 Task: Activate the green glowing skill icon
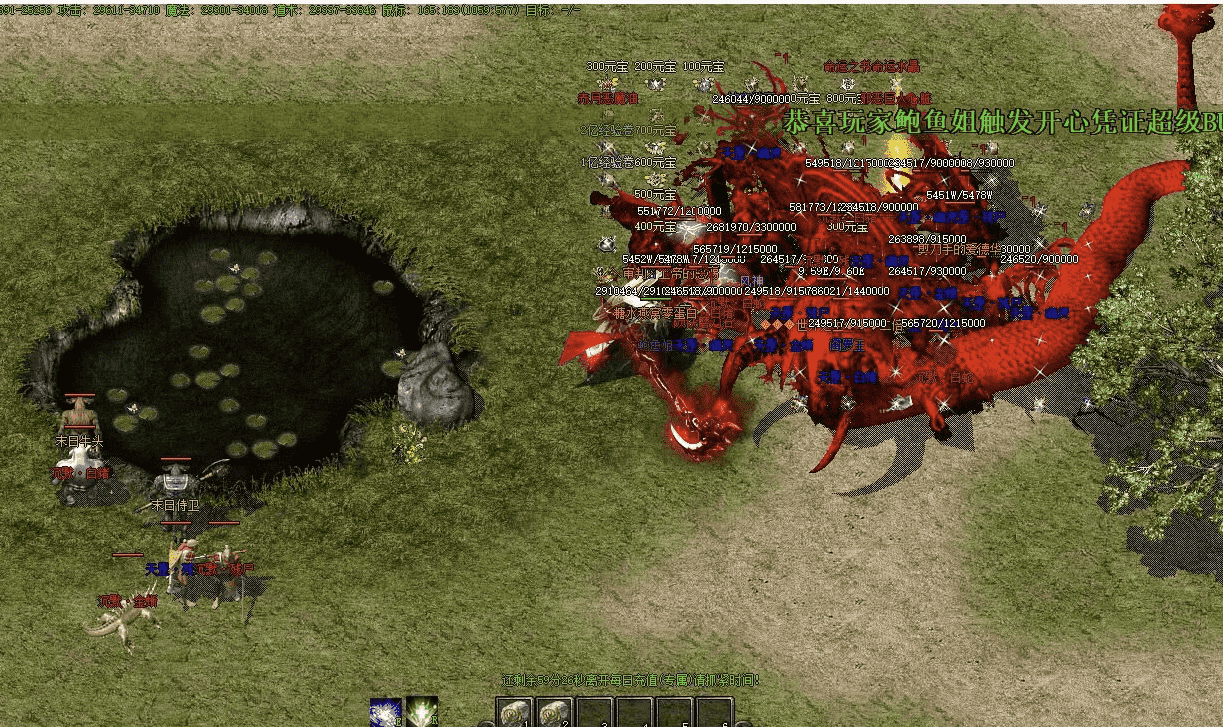coord(421,712)
